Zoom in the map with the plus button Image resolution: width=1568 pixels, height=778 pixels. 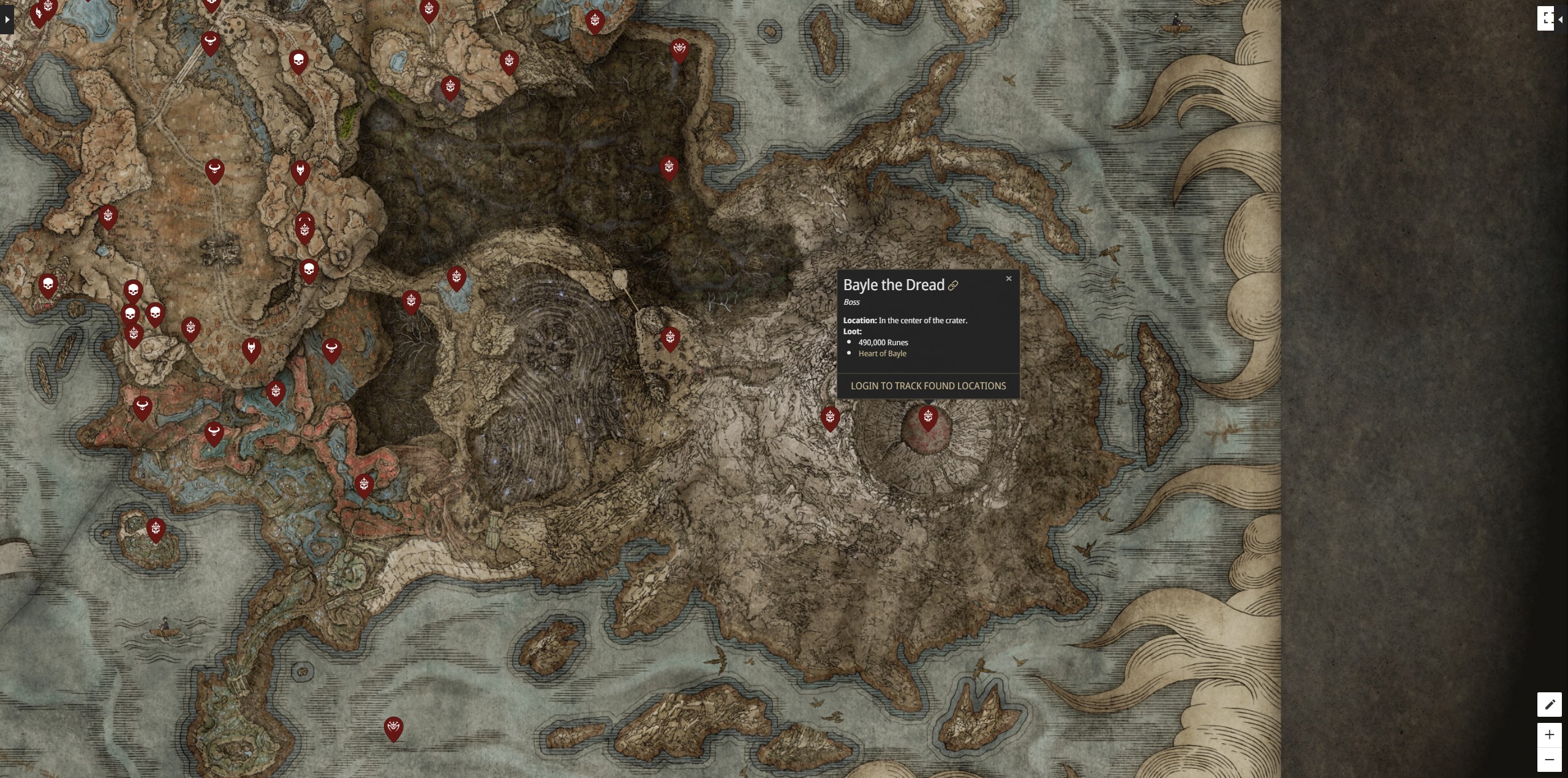[x=1549, y=735]
